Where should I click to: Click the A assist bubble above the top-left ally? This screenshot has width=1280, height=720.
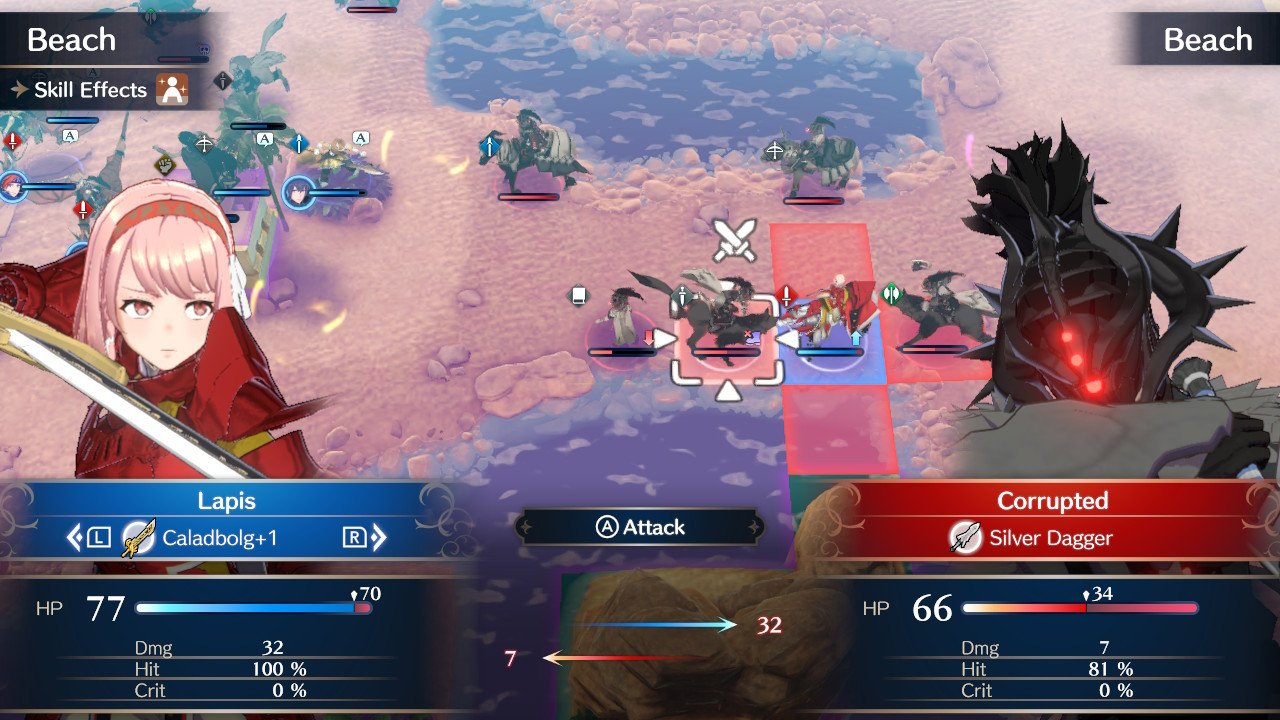[x=69, y=135]
